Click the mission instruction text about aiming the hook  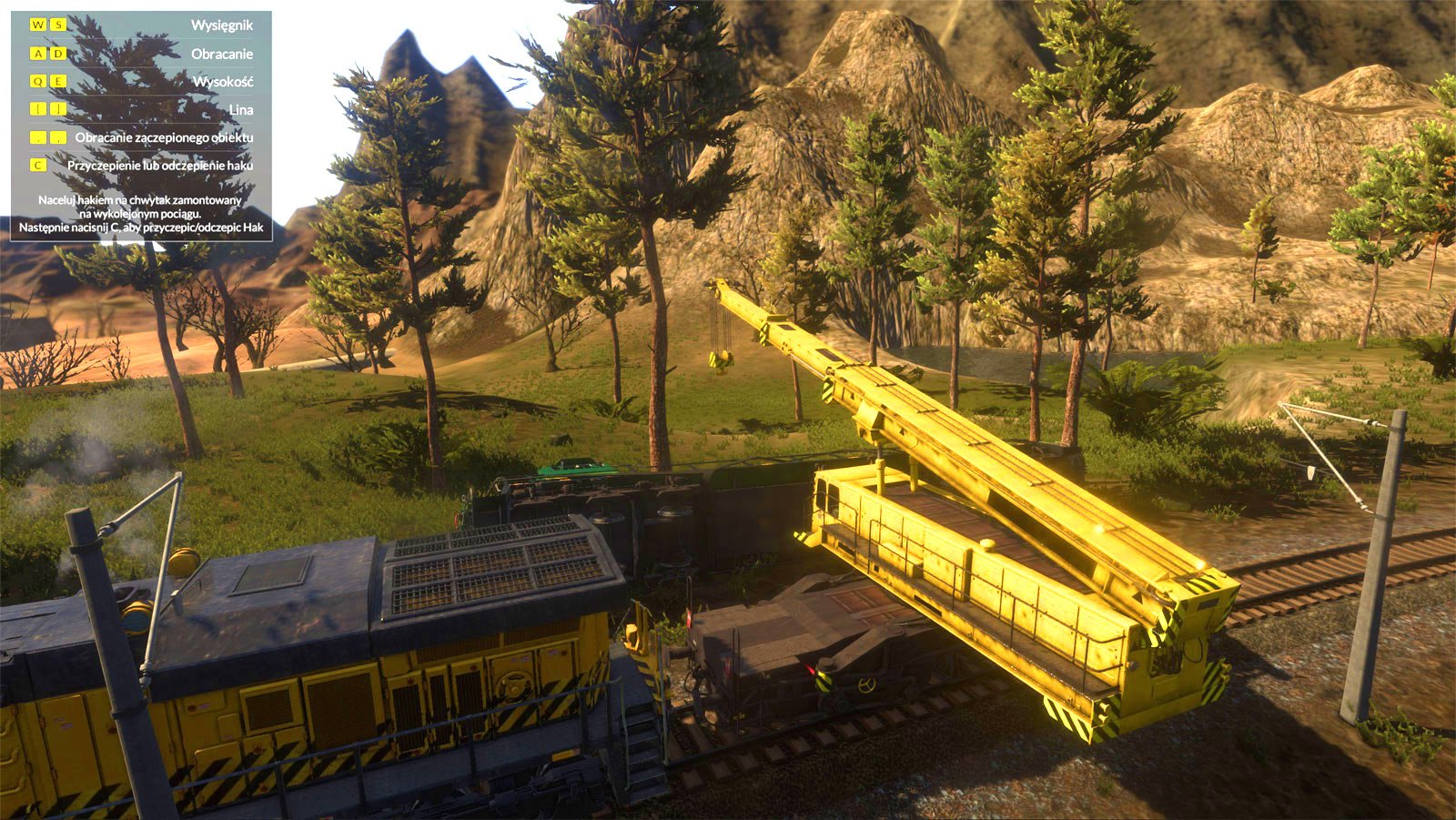tap(139, 213)
